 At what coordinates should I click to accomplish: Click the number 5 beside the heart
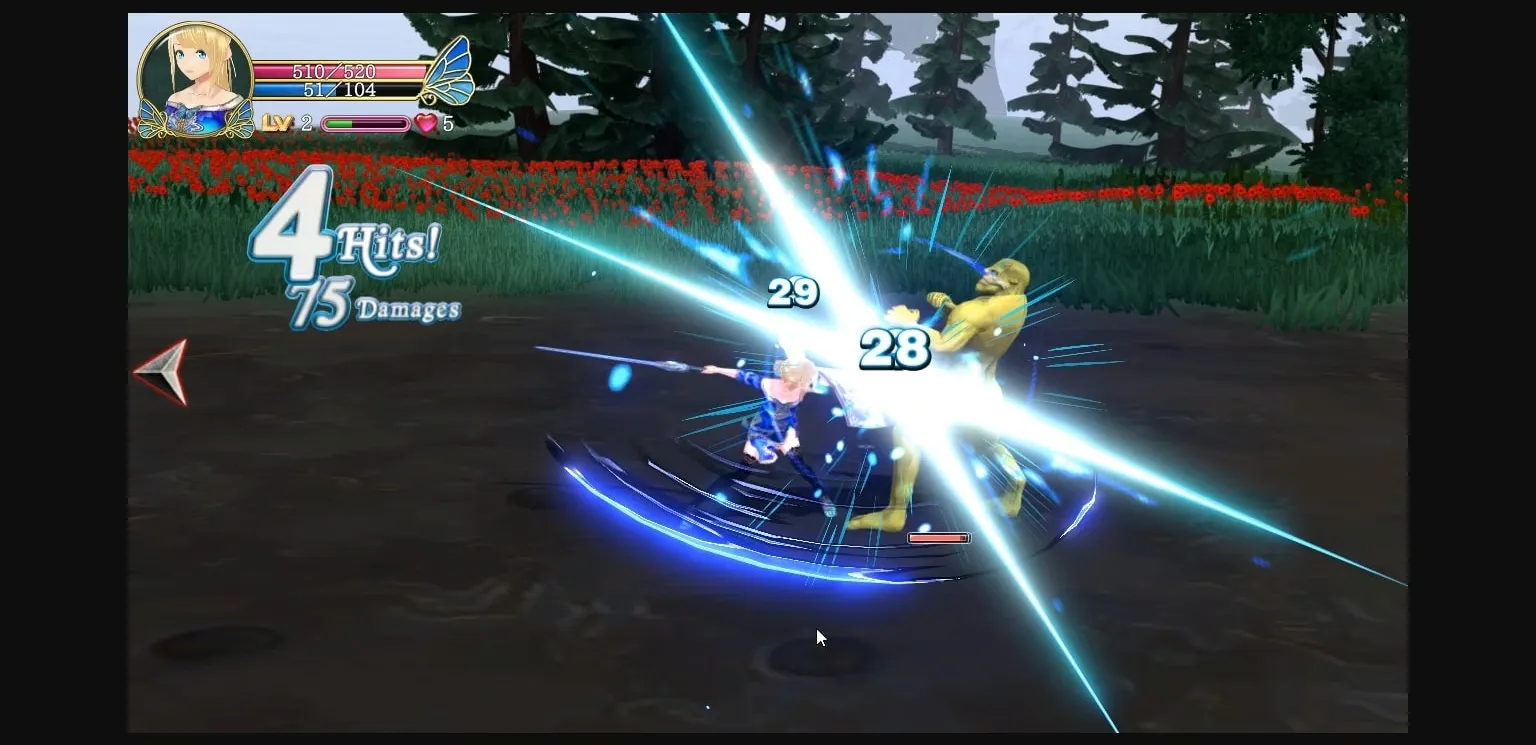(447, 124)
